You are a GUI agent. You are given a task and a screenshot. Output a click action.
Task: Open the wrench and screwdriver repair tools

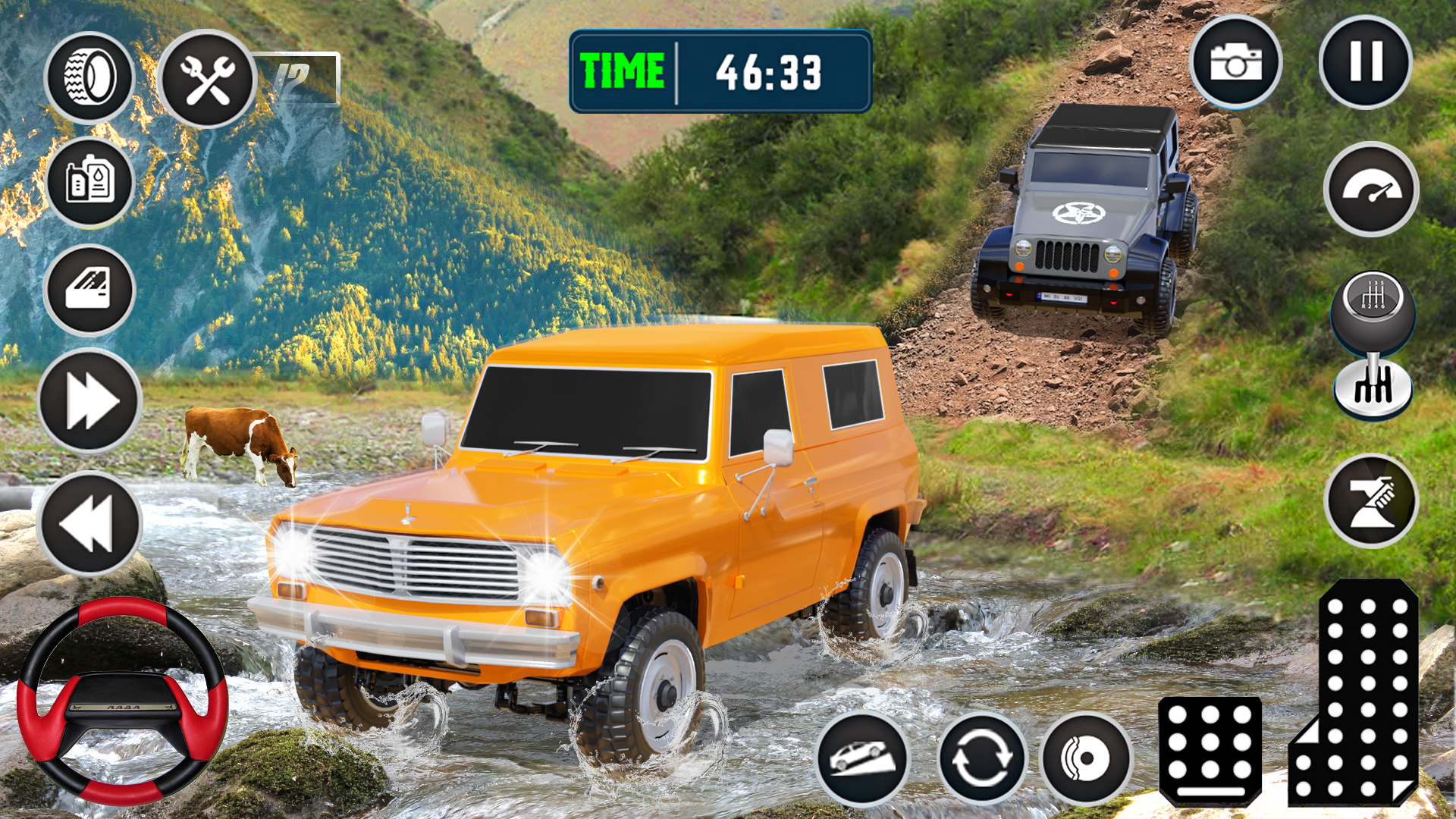pyautogui.click(x=207, y=79)
